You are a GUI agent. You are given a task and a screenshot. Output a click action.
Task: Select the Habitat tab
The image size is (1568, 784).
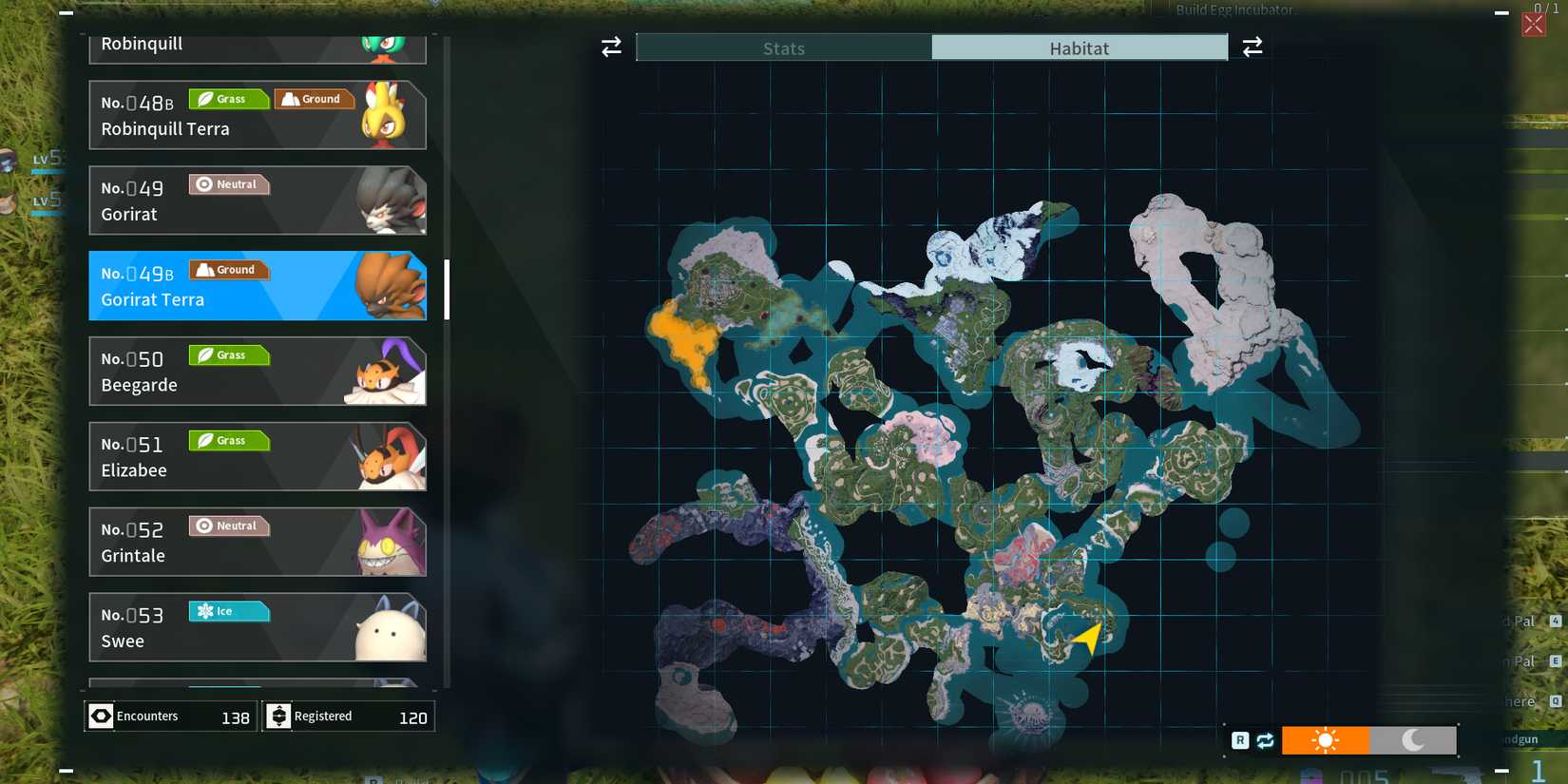point(1080,48)
